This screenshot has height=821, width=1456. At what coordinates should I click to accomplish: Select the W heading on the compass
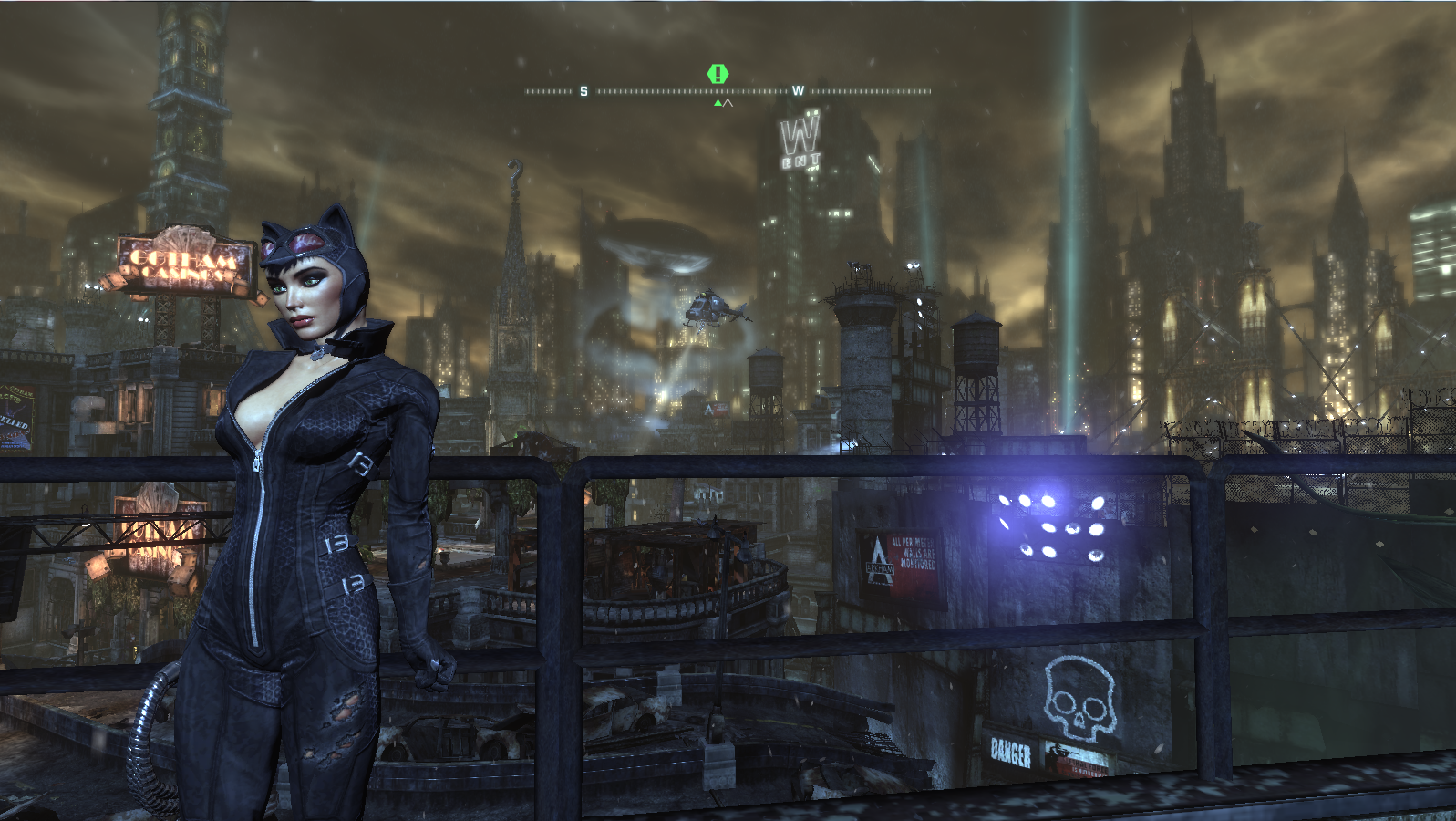798,91
